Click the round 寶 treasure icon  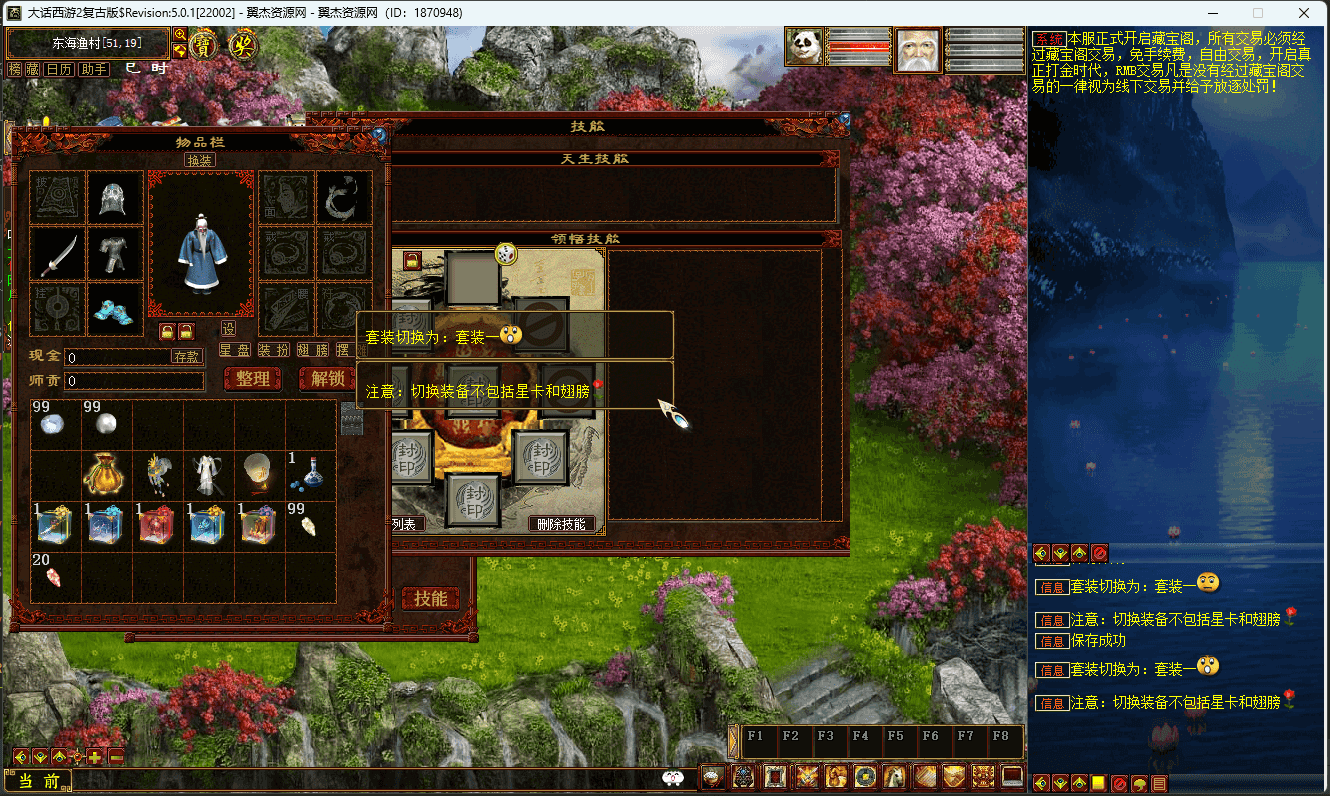tap(204, 45)
